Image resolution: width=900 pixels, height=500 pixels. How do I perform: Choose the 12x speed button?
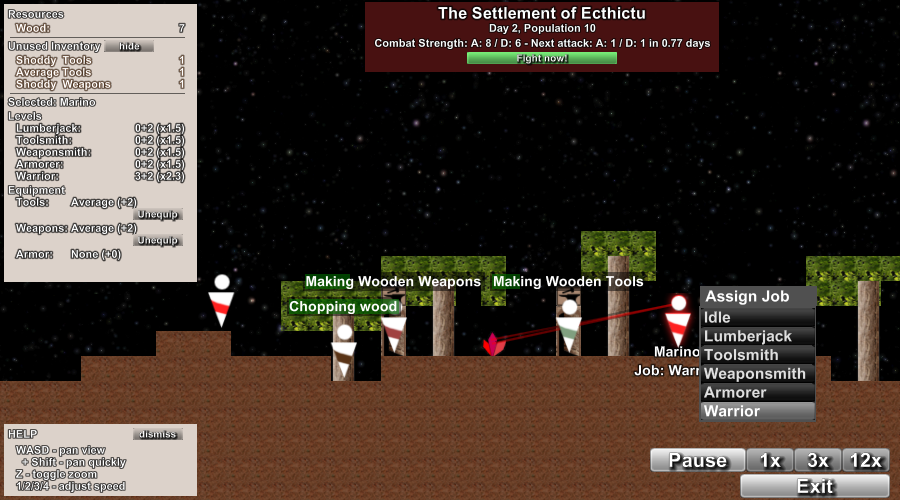point(865,460)
